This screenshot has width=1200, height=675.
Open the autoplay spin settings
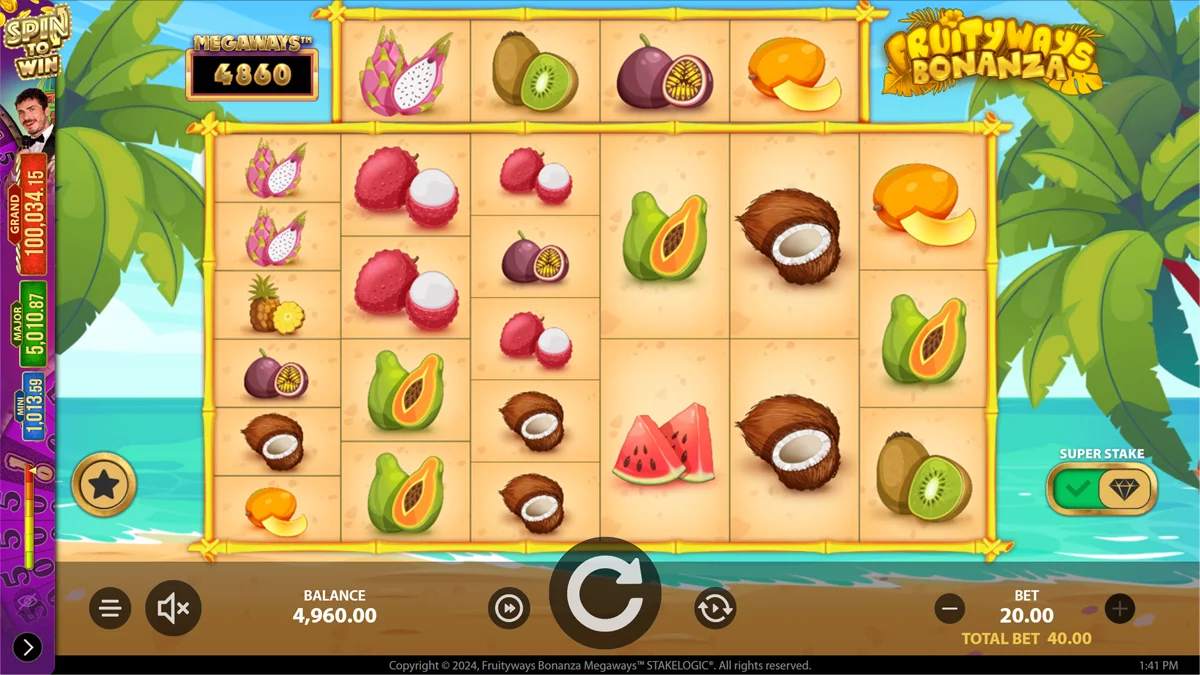pyautogui.click(x=715, y=608)
